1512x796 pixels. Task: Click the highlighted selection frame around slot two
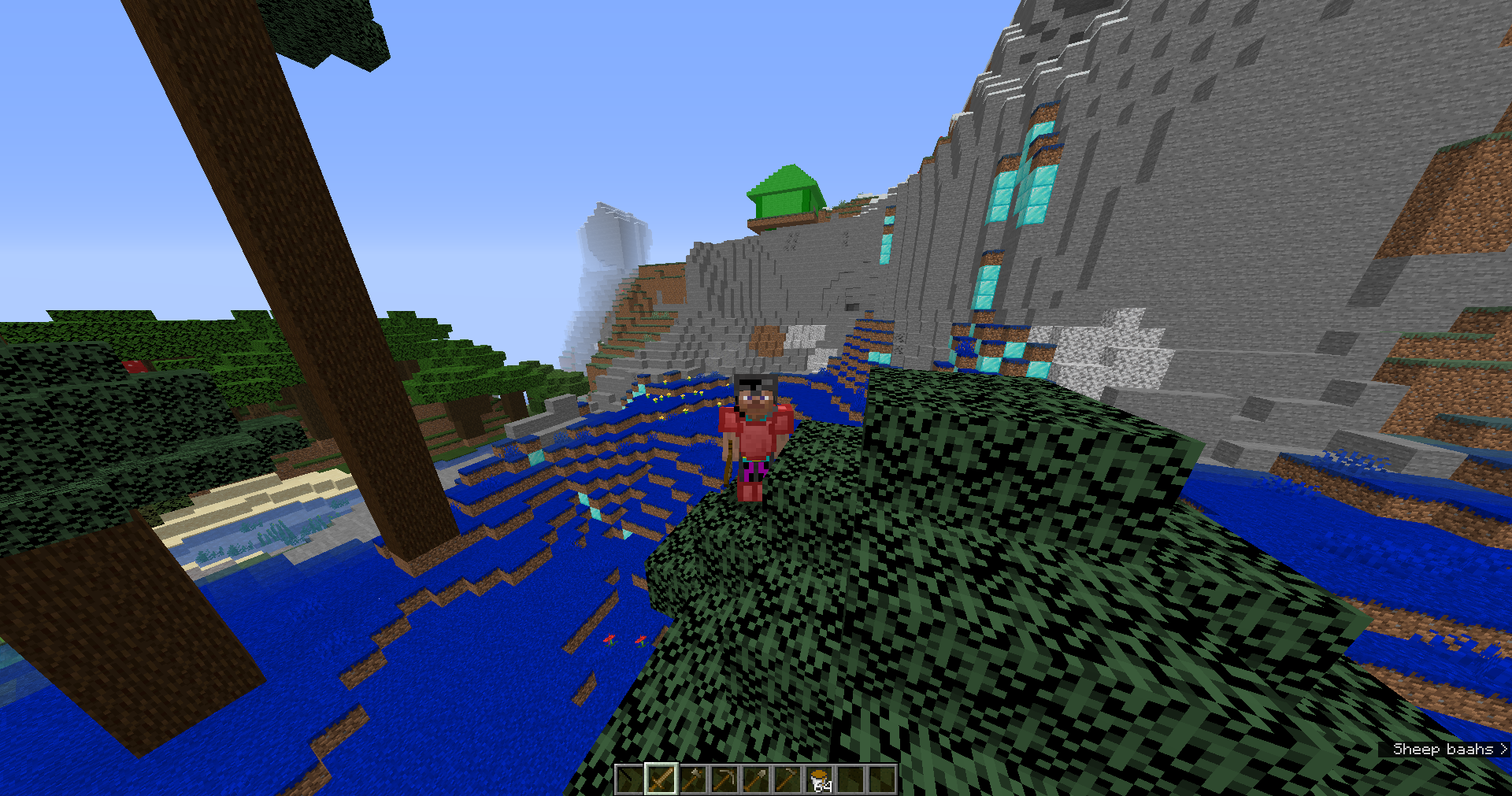click(x=661, y=779)
